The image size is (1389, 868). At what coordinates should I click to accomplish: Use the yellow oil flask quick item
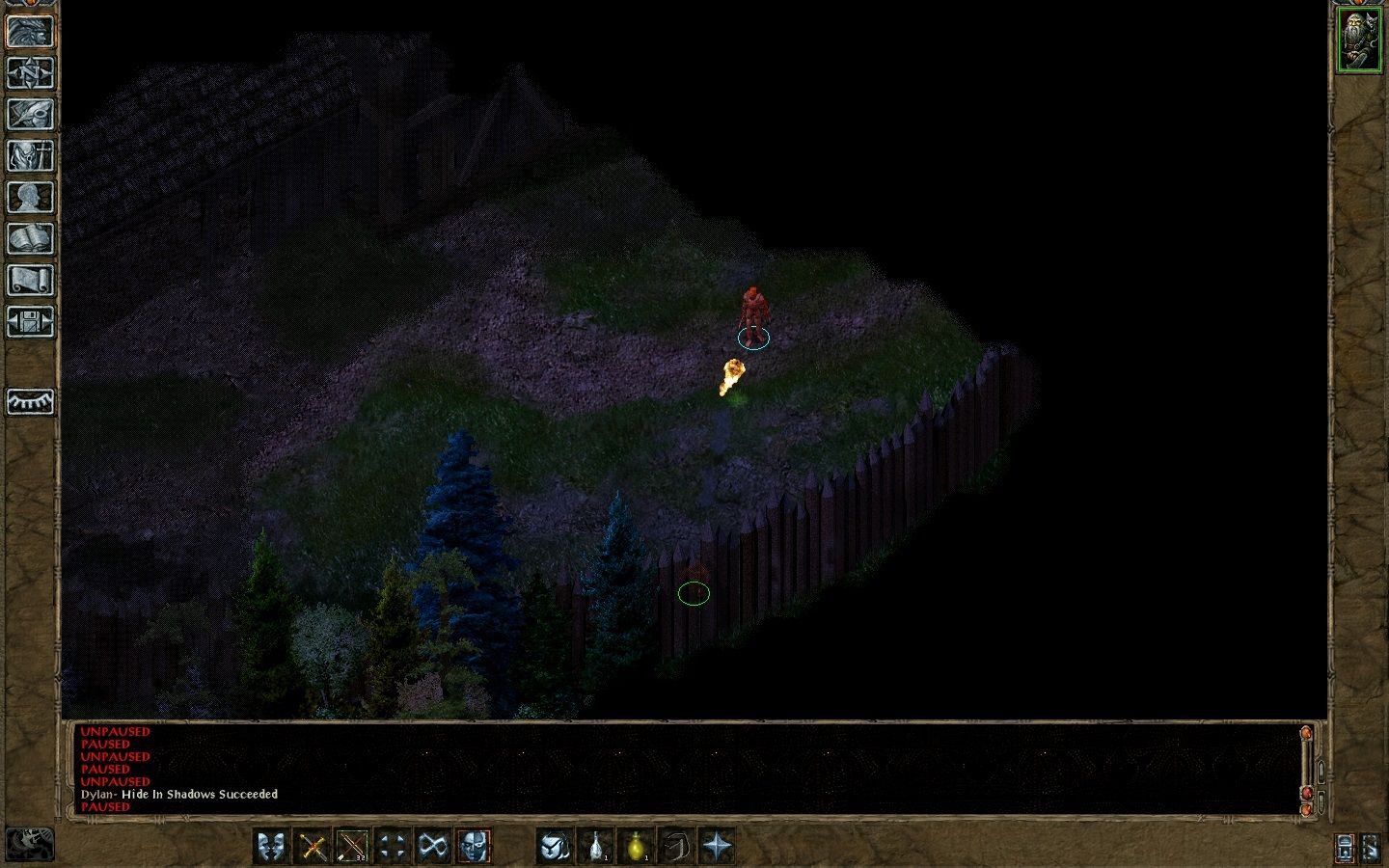637,846
